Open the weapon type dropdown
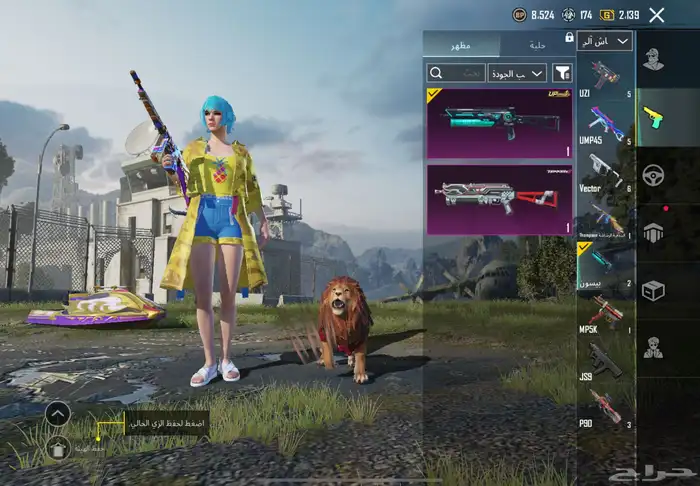 coord(605,41)
